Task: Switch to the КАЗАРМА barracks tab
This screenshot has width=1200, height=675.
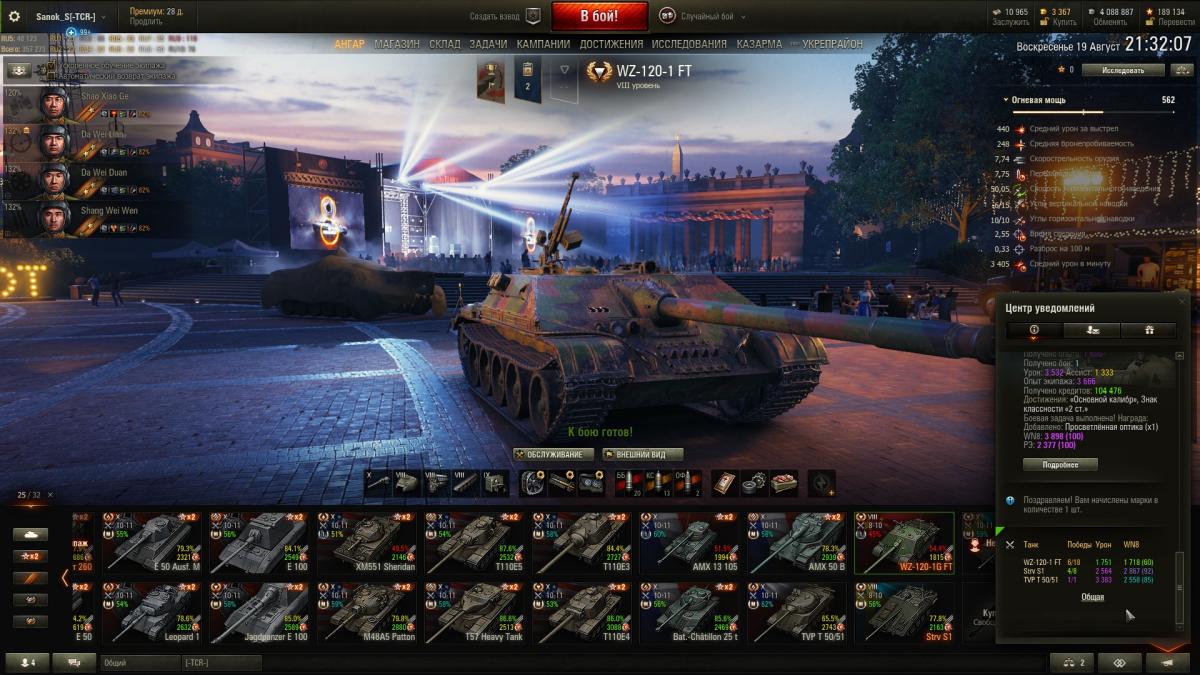Action: 759,45
